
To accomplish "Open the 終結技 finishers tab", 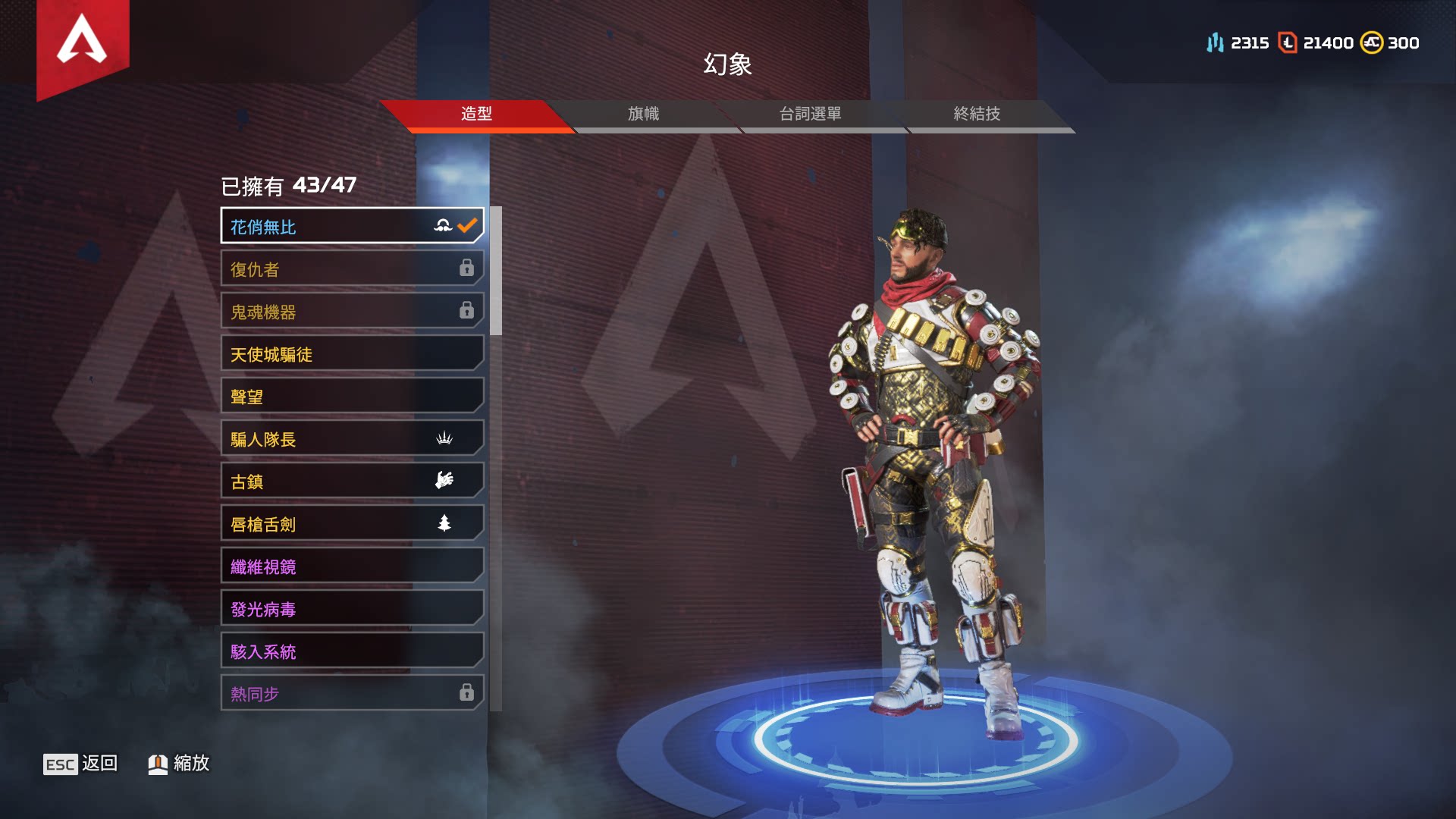I will [x=977, y=115].
